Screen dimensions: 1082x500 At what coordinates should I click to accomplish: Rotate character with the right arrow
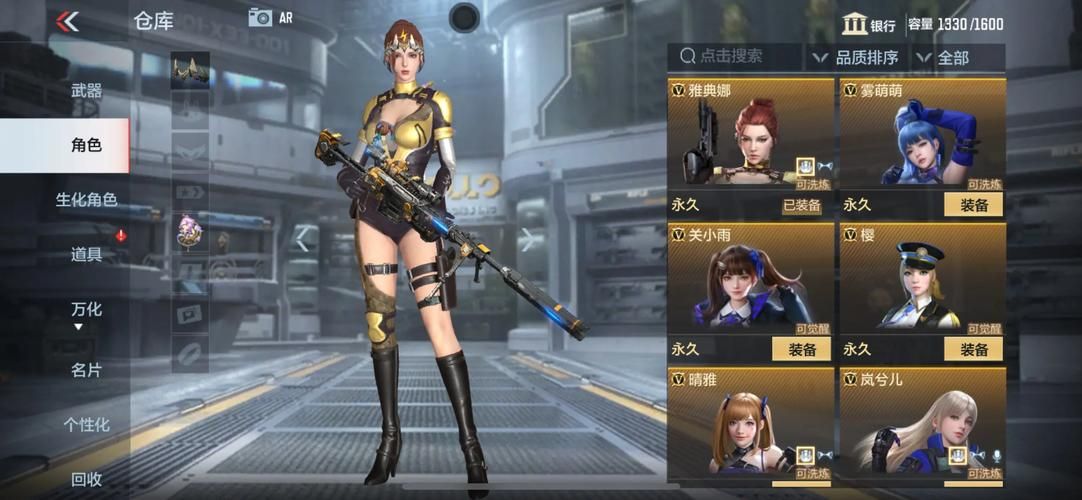(527, 238)
